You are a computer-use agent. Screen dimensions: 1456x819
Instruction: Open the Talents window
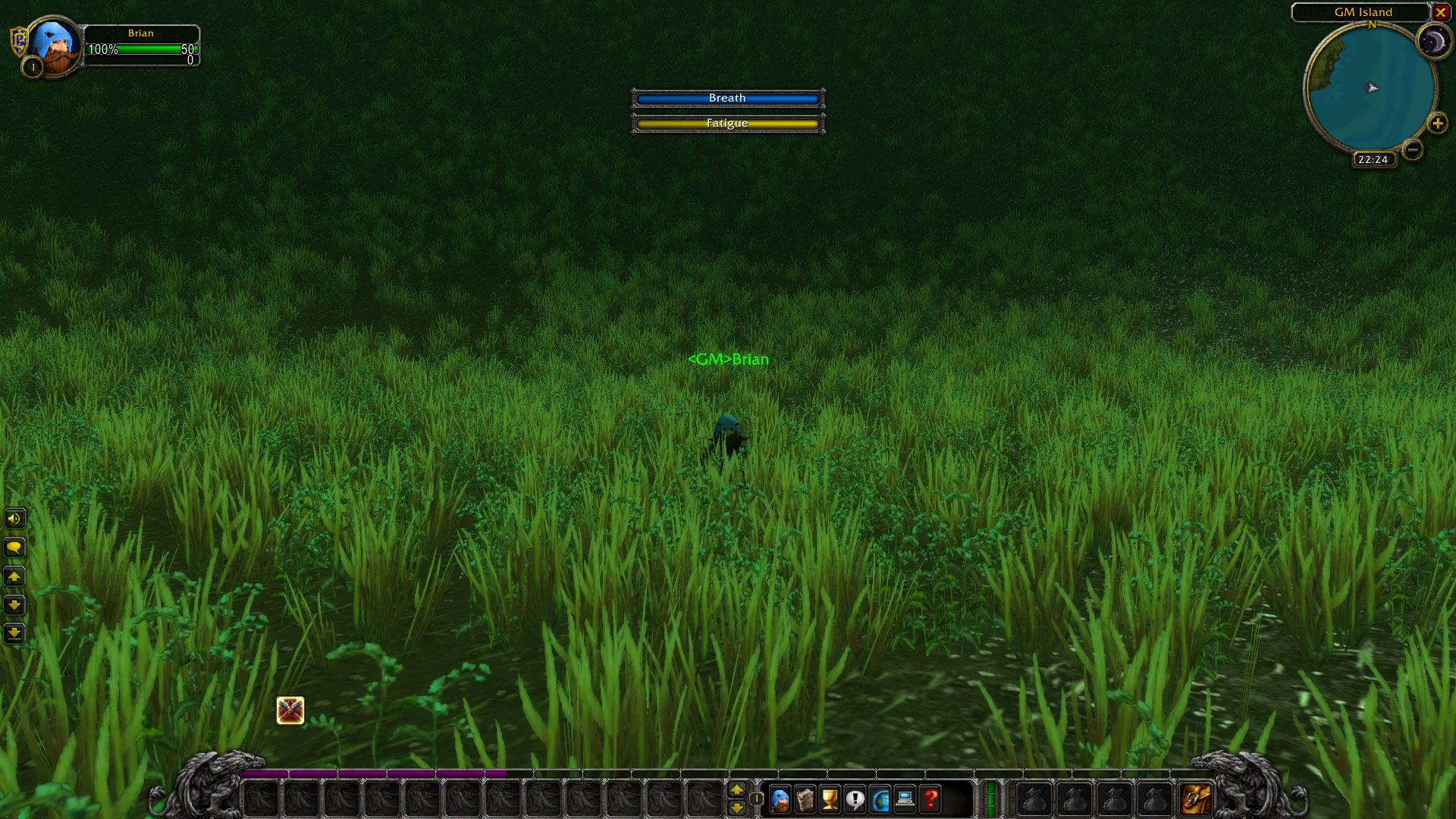coord(829,799)
